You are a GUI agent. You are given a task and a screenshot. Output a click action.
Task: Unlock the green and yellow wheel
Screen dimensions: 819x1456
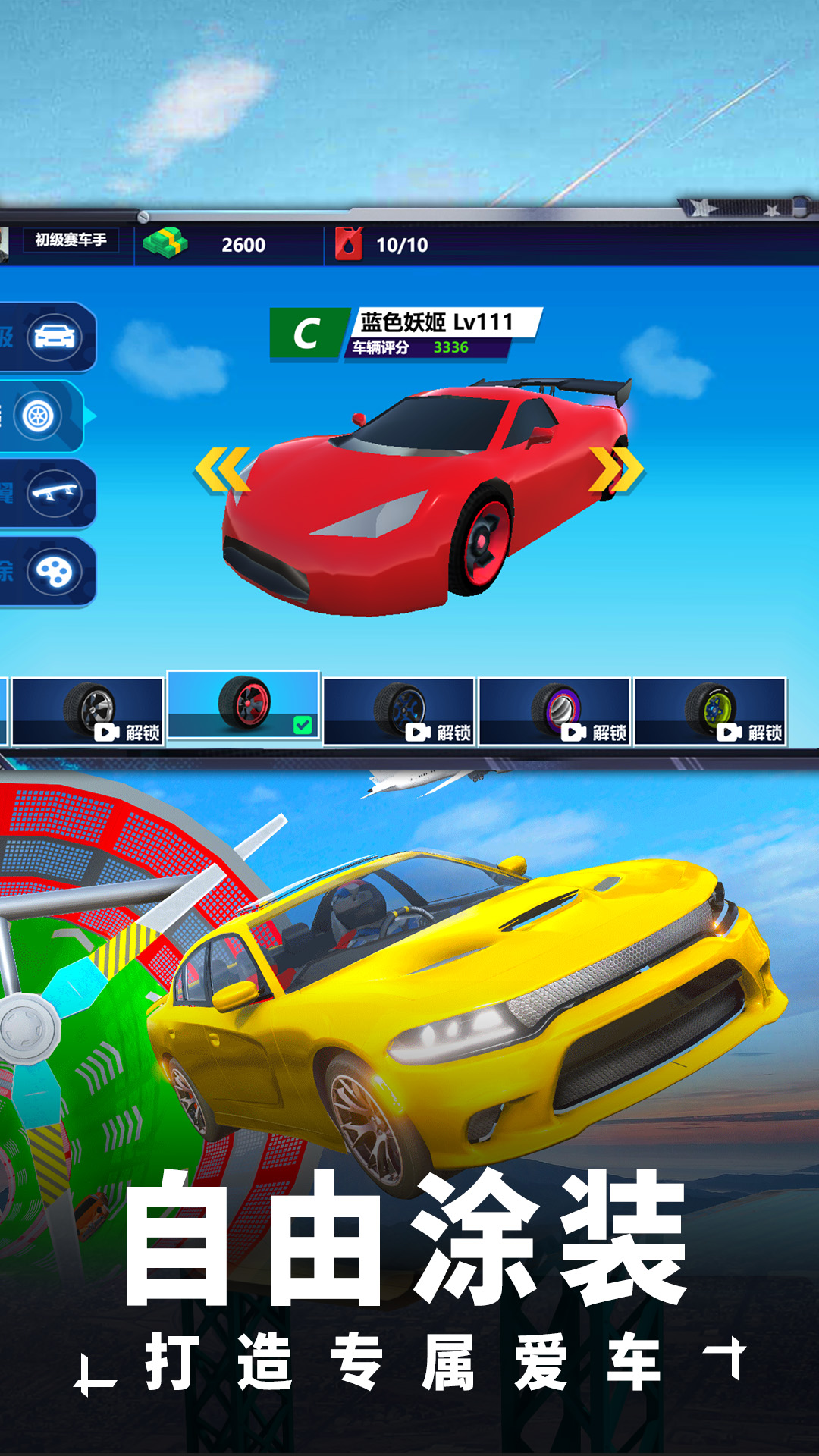(710, 711)
